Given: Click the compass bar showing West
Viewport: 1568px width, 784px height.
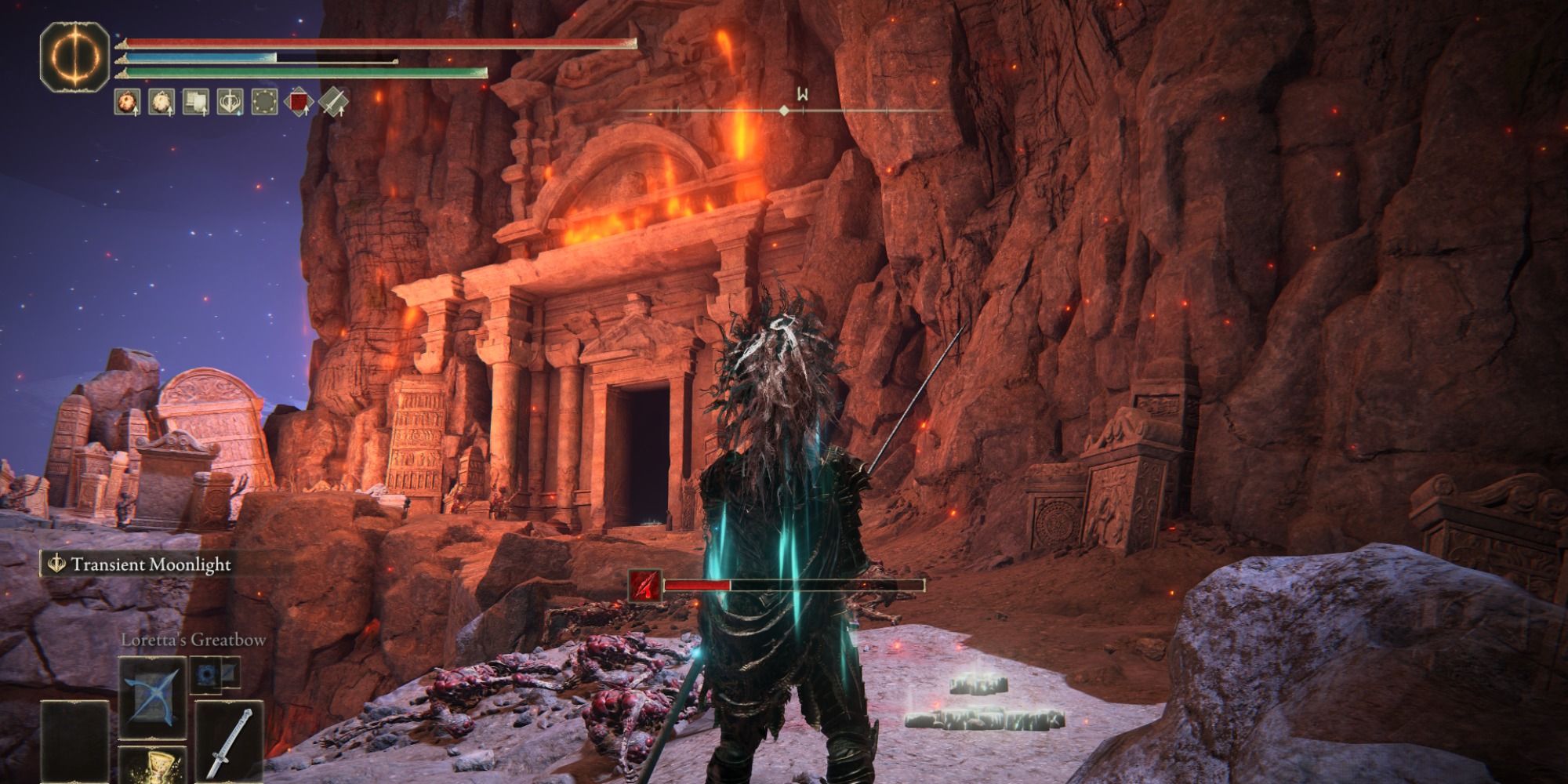Looking at the screenshot, I should click(784, 111).
